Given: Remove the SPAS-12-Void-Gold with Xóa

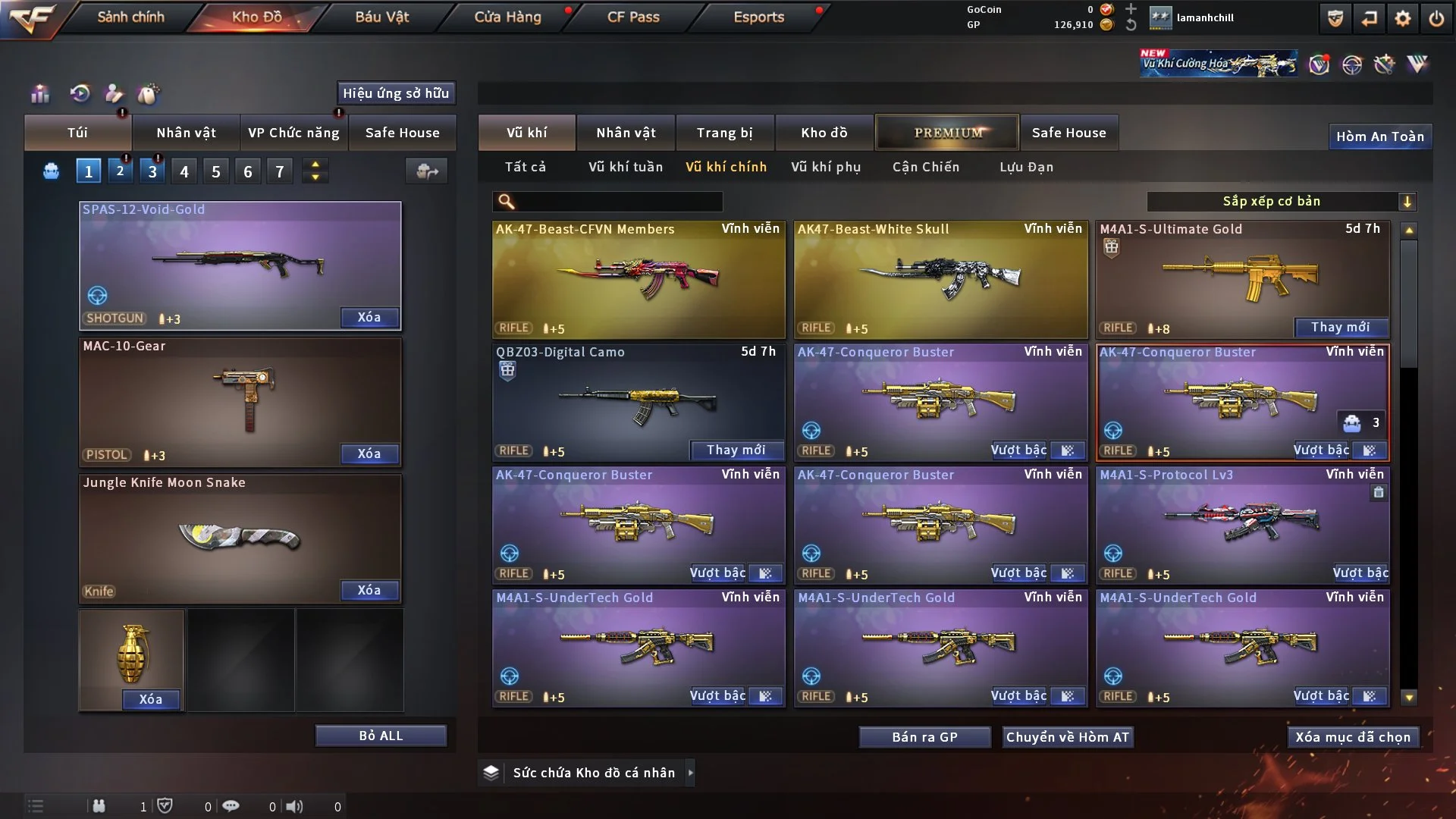Looking at the screenshot, I should (x=369, y=317).
